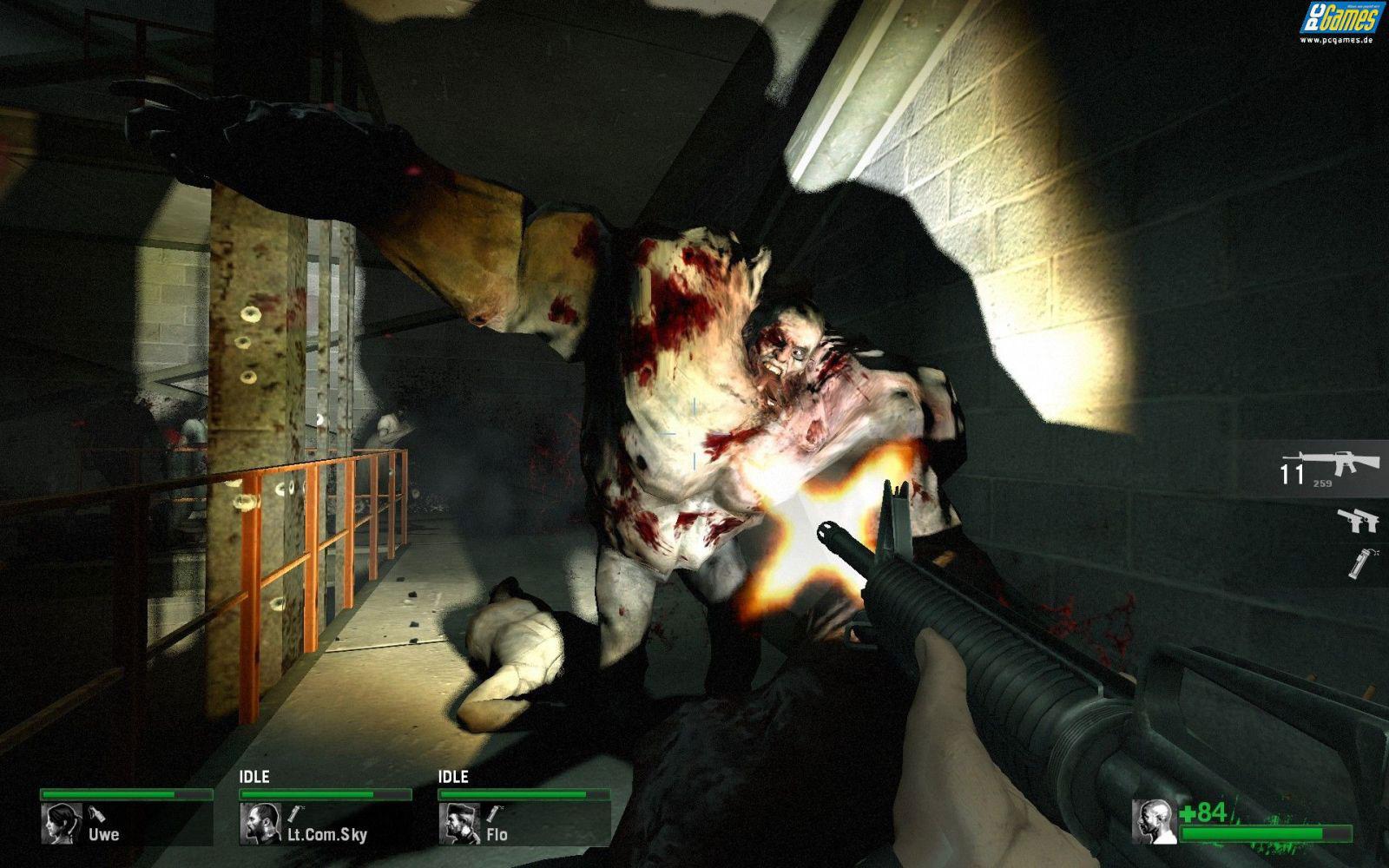Screen dimensions: 1389x868
Task: Select Lt.Com.Sky's teammate portrait
Action: 260,823
